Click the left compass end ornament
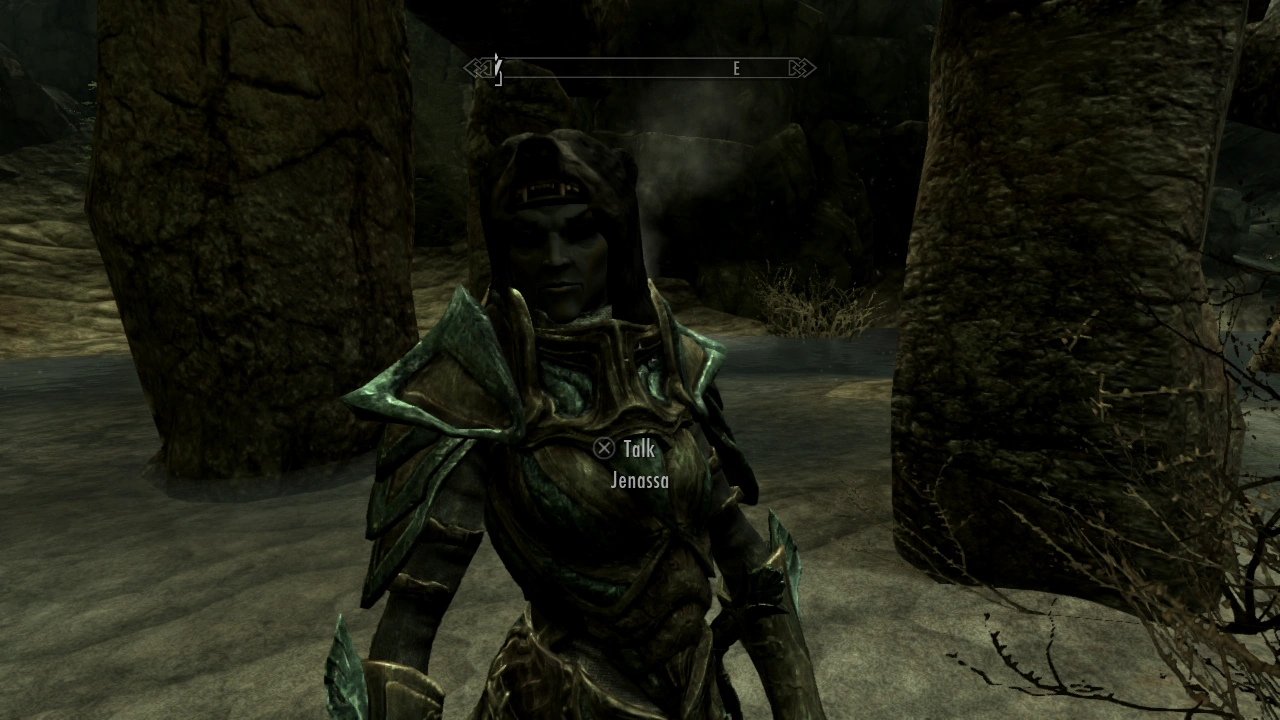 click(x=479, y=67)
